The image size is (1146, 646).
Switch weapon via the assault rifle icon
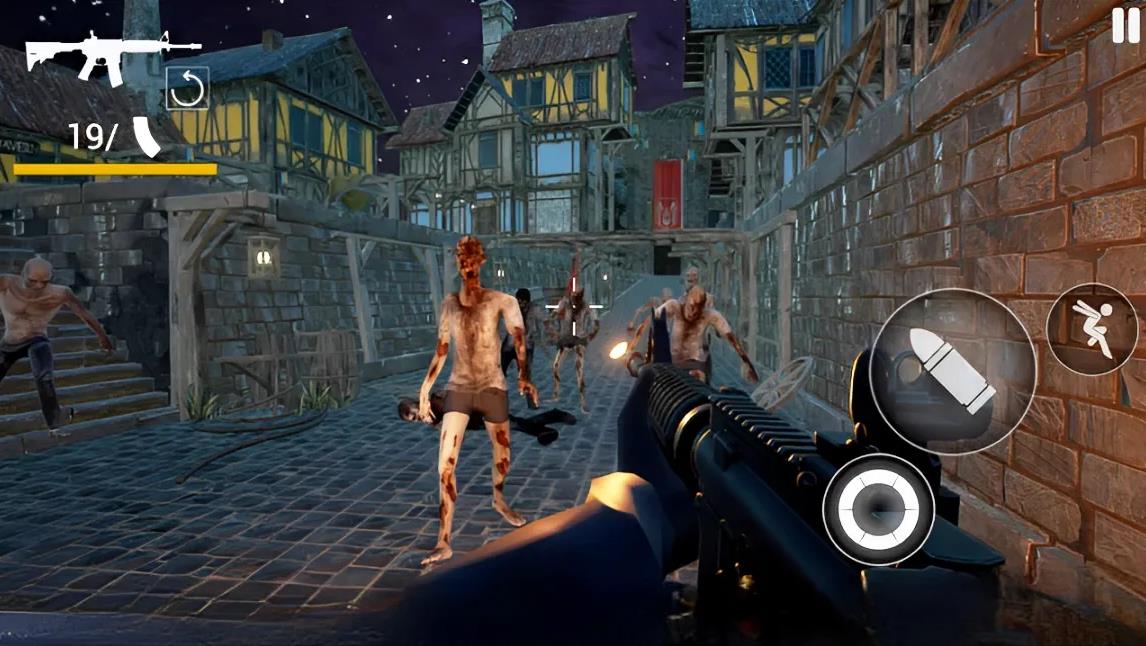click(x=112, y=54)
